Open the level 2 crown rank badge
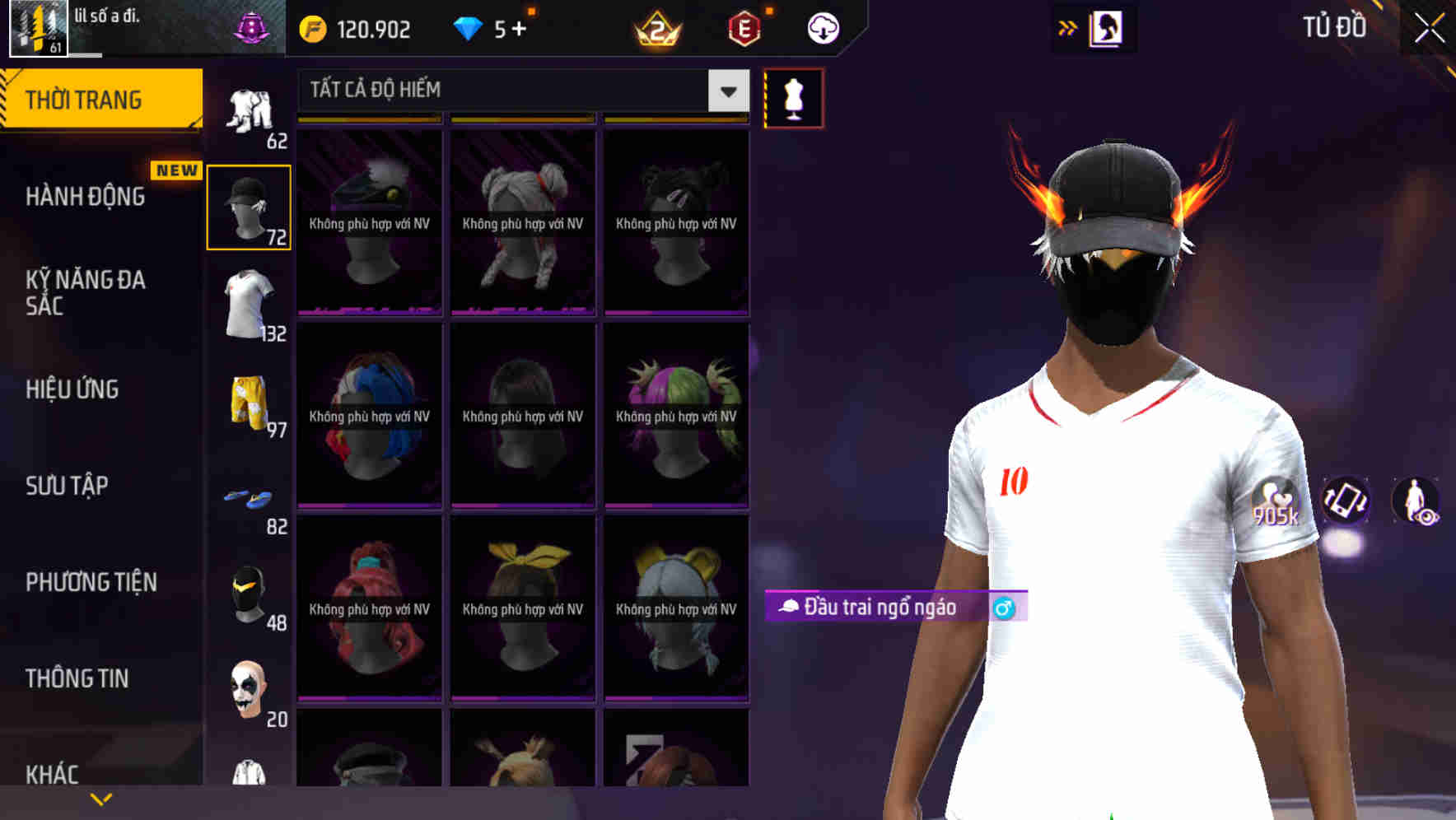Screen dimensions: 1456x820 click(655, 28)
